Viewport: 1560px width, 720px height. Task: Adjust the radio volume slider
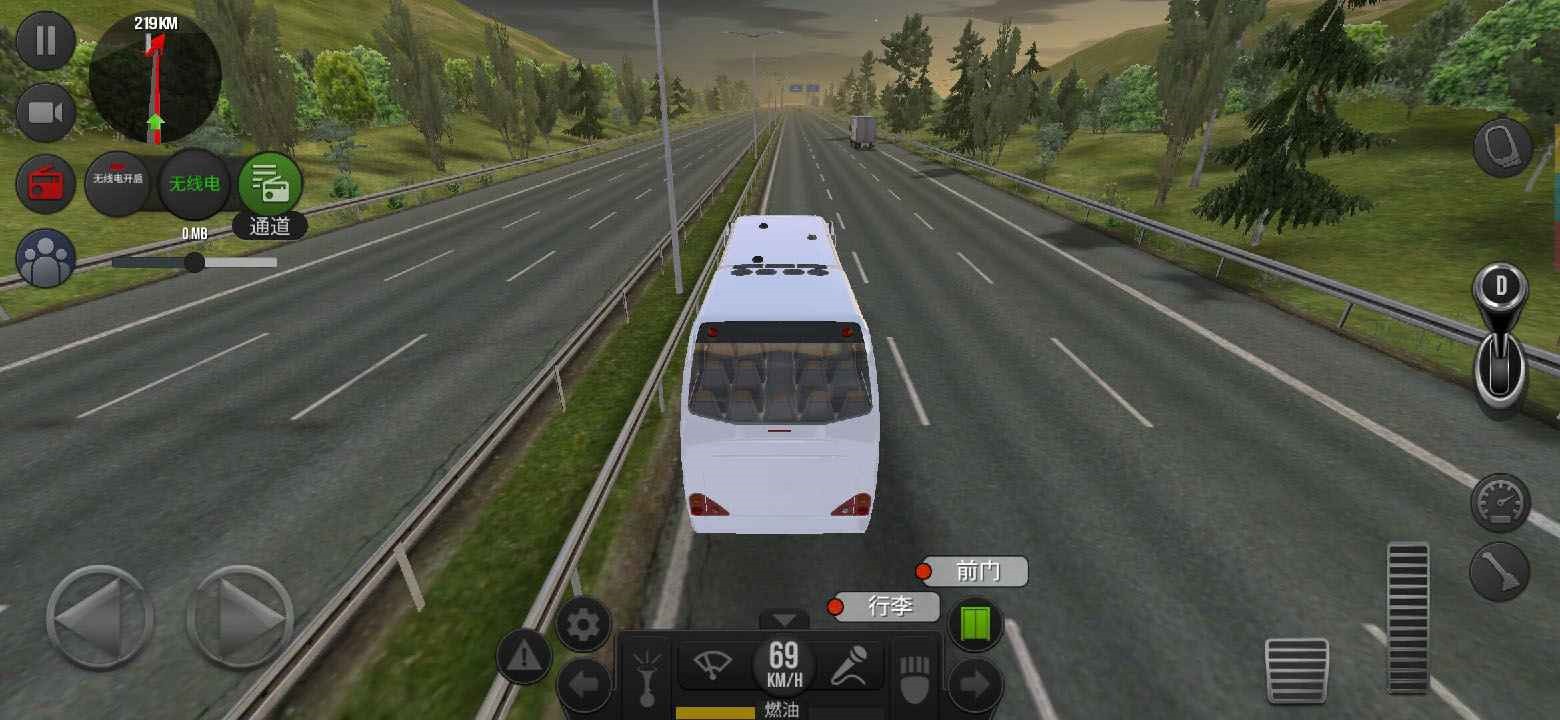pos(193,262)
